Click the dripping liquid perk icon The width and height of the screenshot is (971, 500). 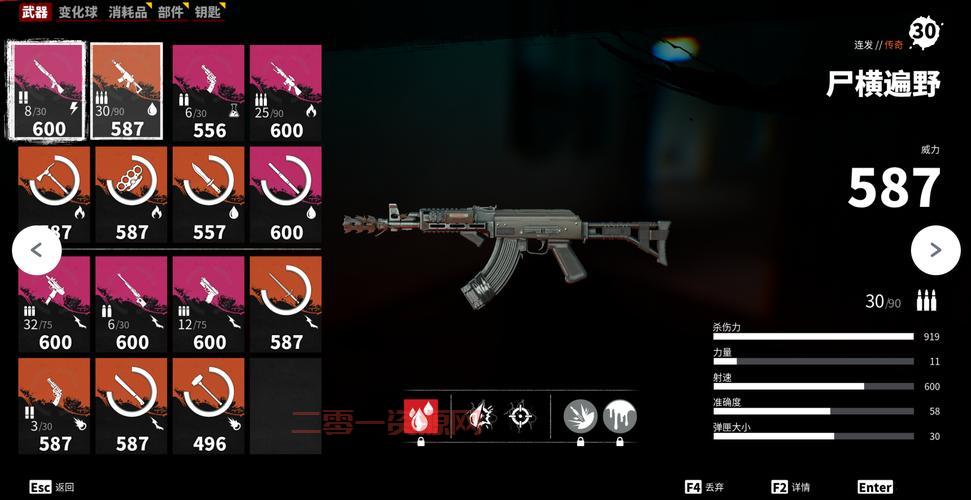pos(619,416)
